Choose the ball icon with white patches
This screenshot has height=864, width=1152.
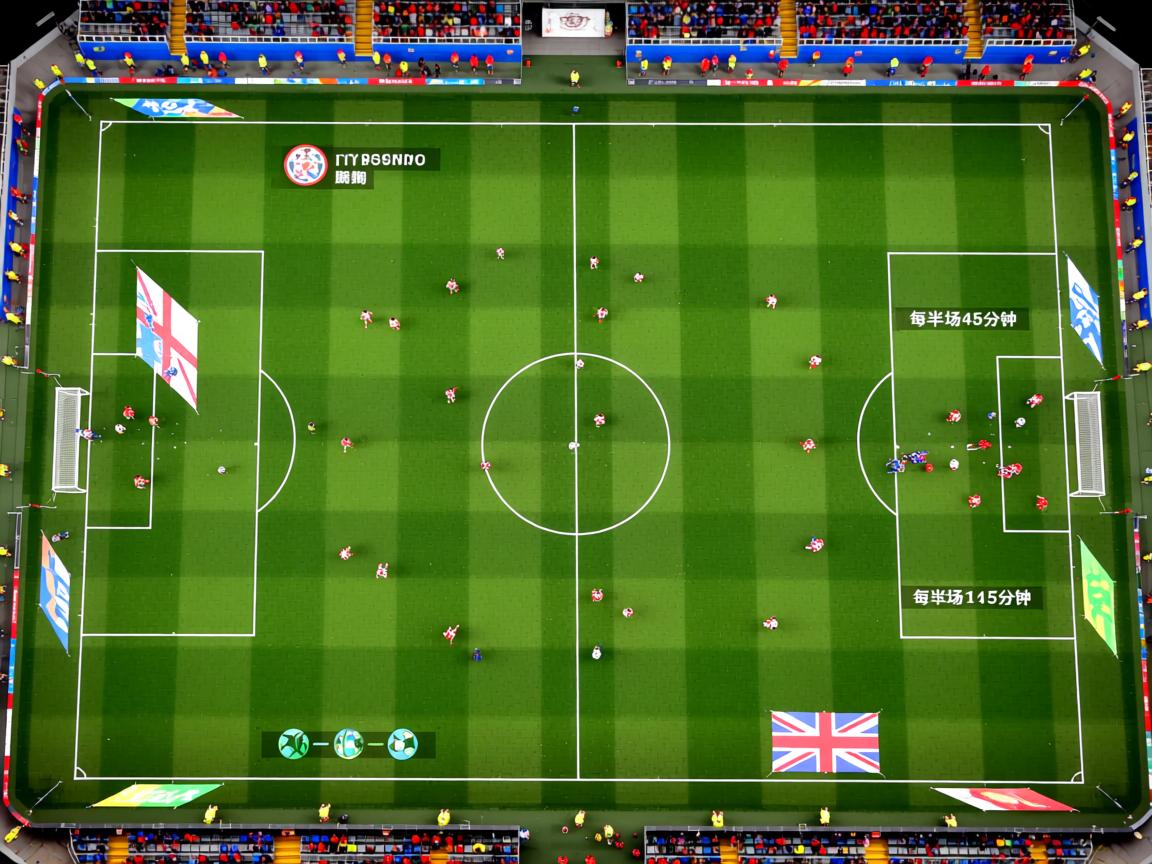[402, 744]
